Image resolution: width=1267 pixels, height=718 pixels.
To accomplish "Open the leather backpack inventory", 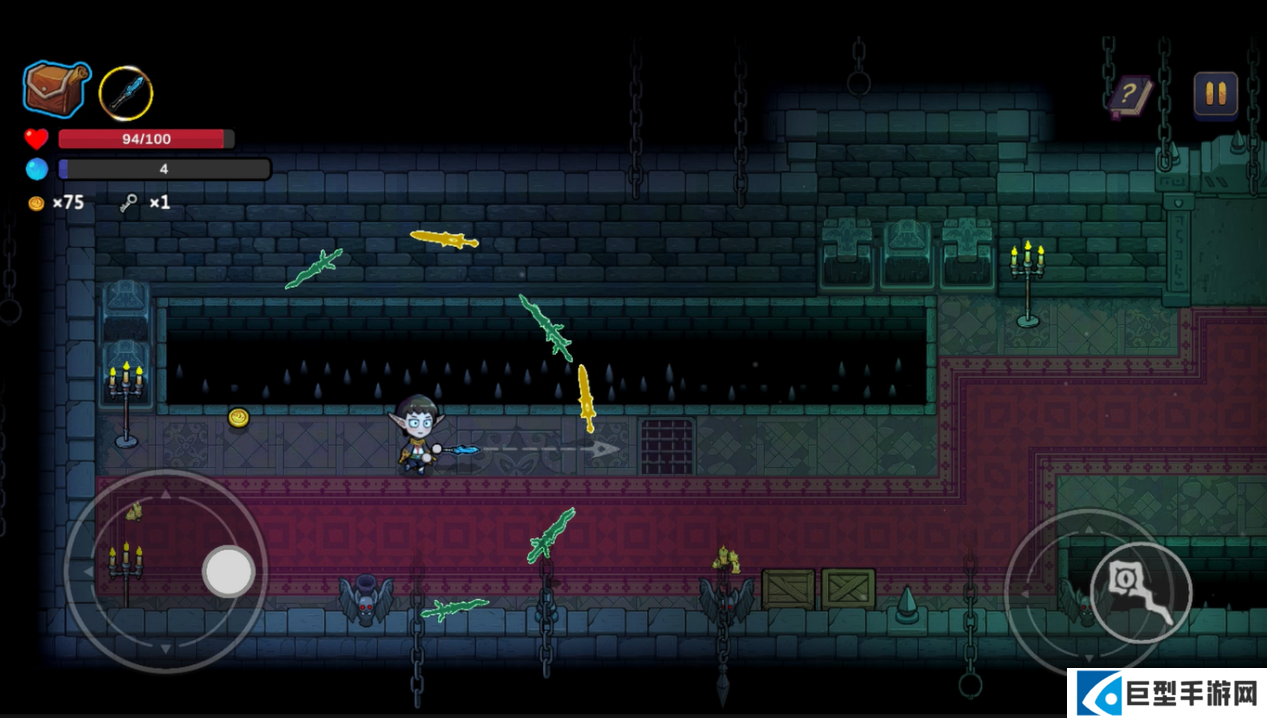I will point(56,89).
